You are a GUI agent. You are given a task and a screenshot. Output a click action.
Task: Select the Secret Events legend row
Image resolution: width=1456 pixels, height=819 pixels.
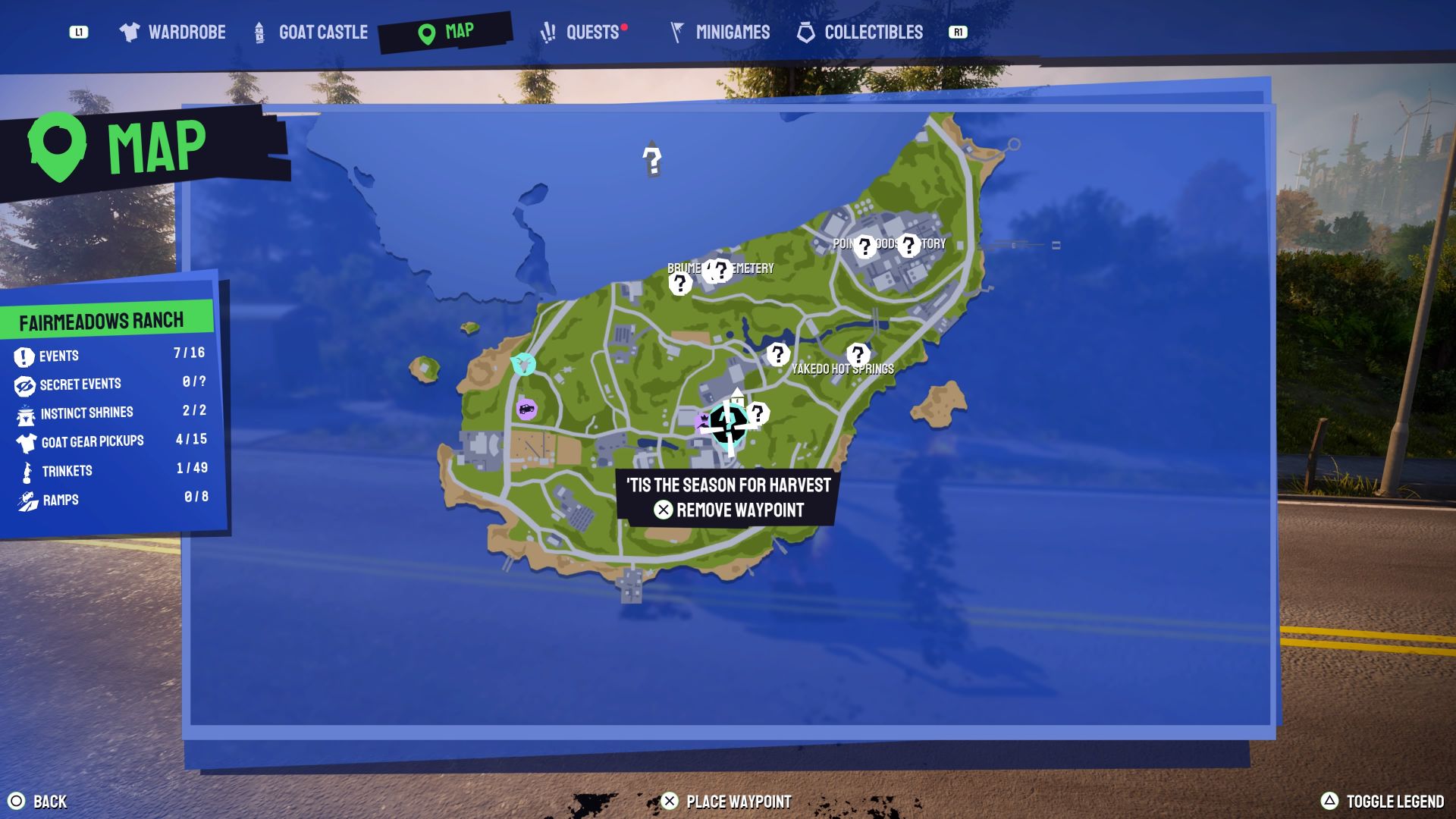pos(80,384)
